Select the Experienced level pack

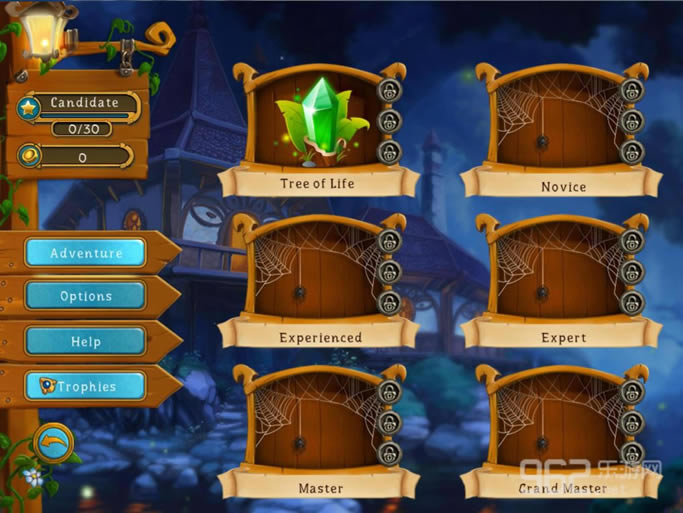pos(318,277)
